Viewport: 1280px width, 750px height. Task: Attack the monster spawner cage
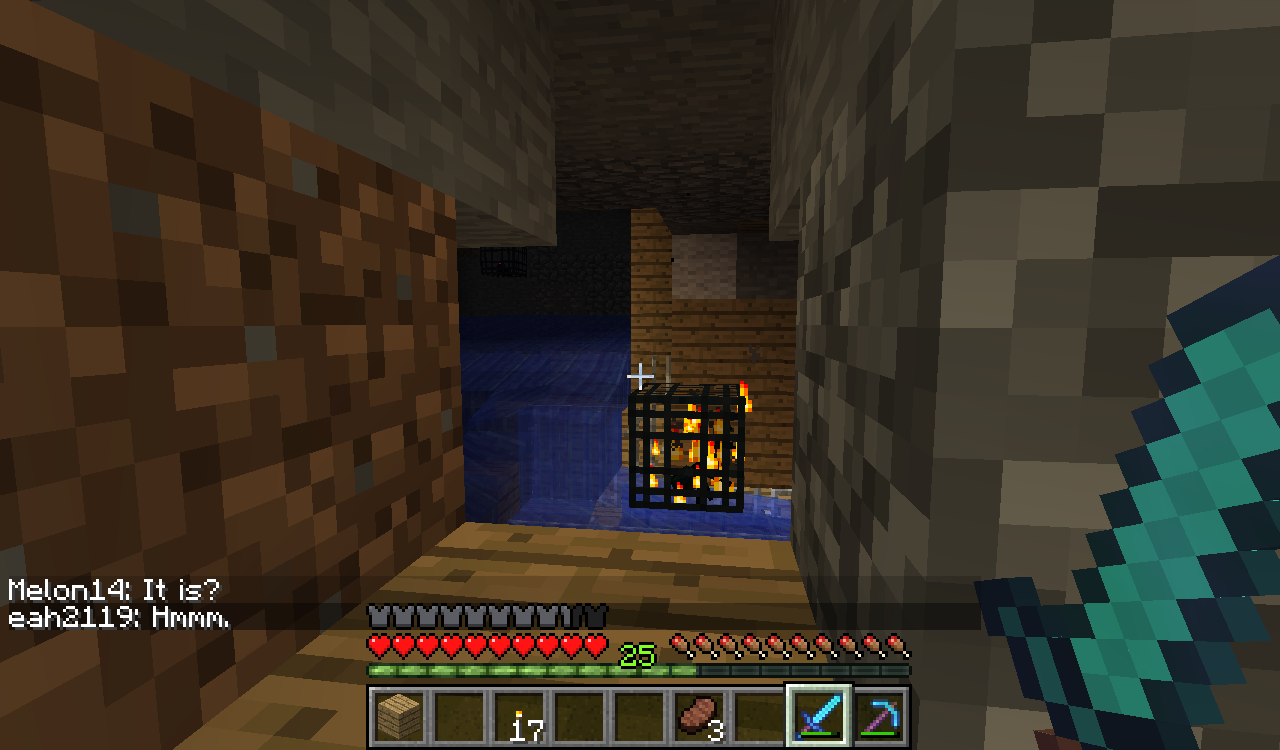[685, 445]
